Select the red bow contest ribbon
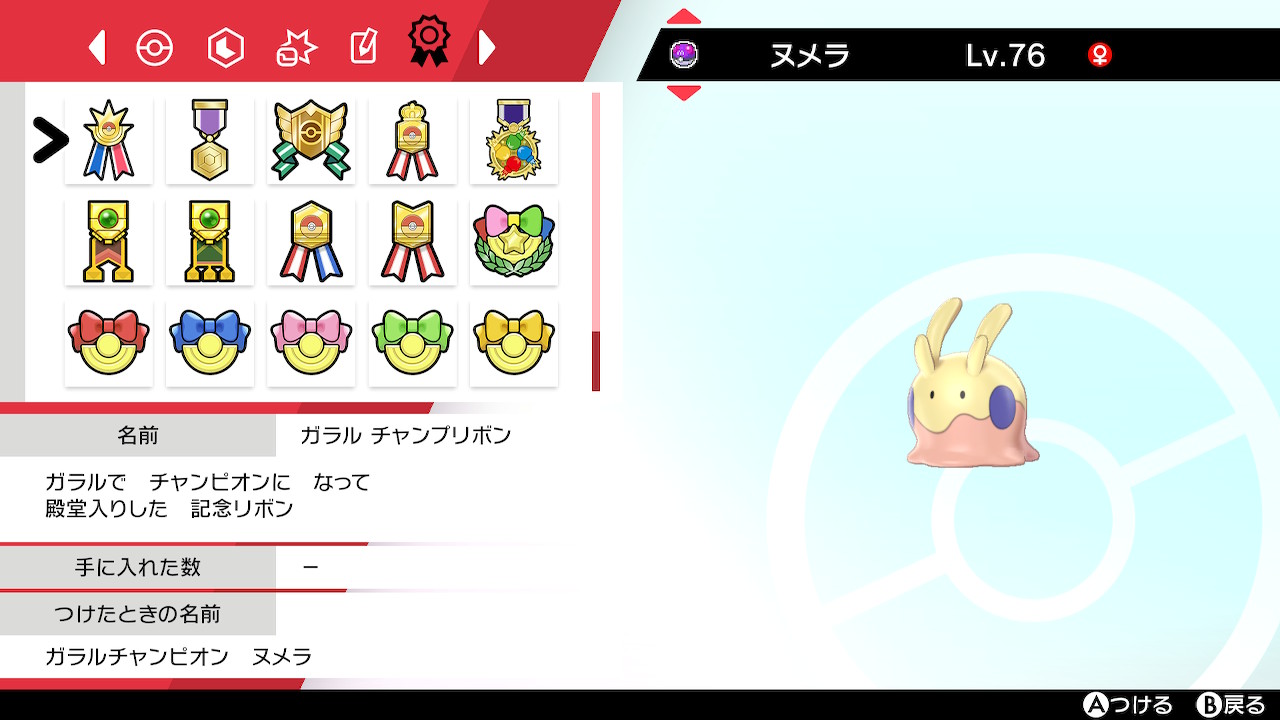Viewport: 1280px width, 720px height. (108, 342)
